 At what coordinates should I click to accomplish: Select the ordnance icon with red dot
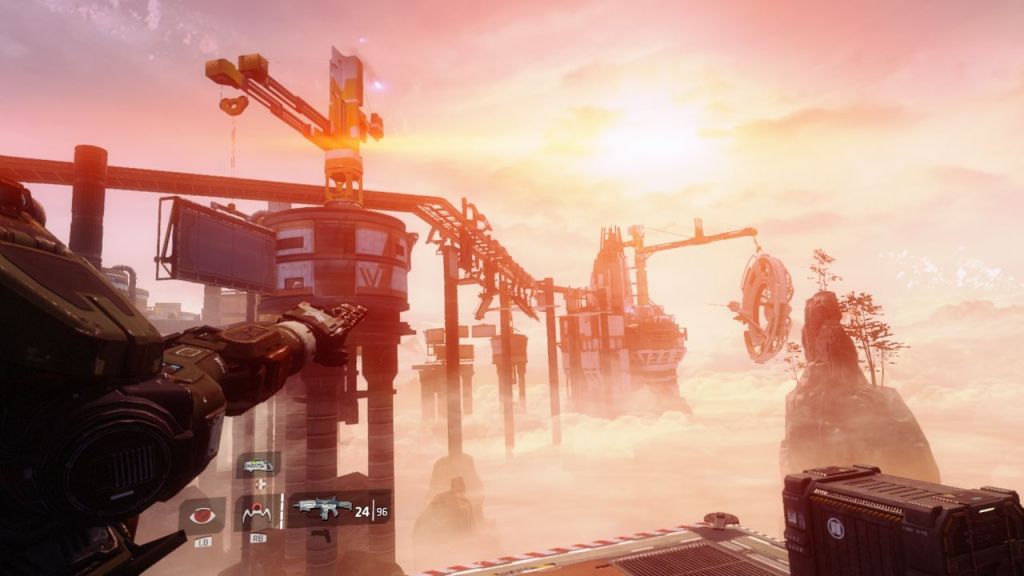[x=257, y=513]
